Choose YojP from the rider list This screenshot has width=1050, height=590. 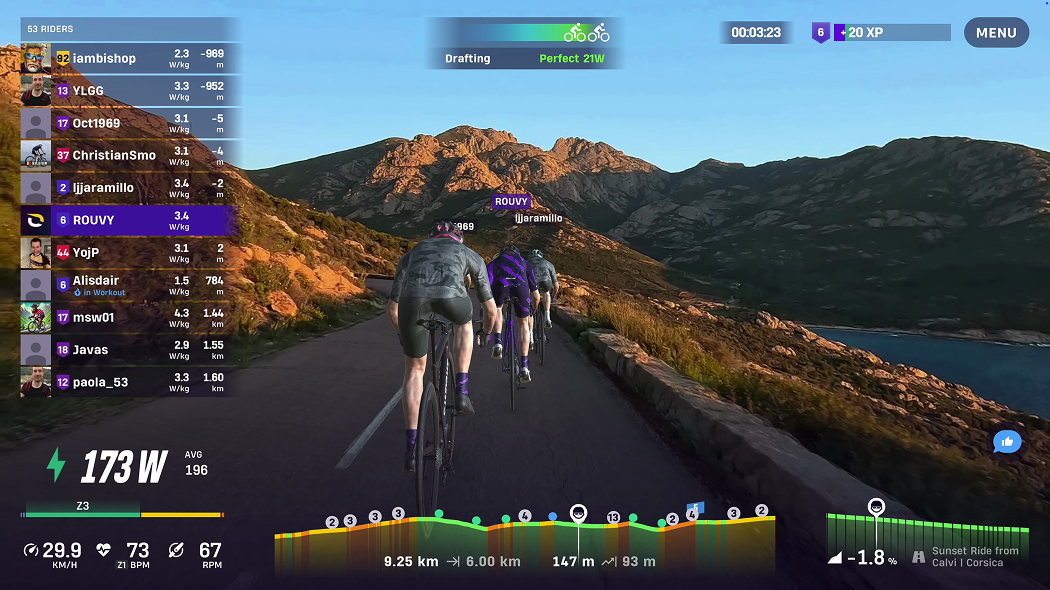point(130,252)
